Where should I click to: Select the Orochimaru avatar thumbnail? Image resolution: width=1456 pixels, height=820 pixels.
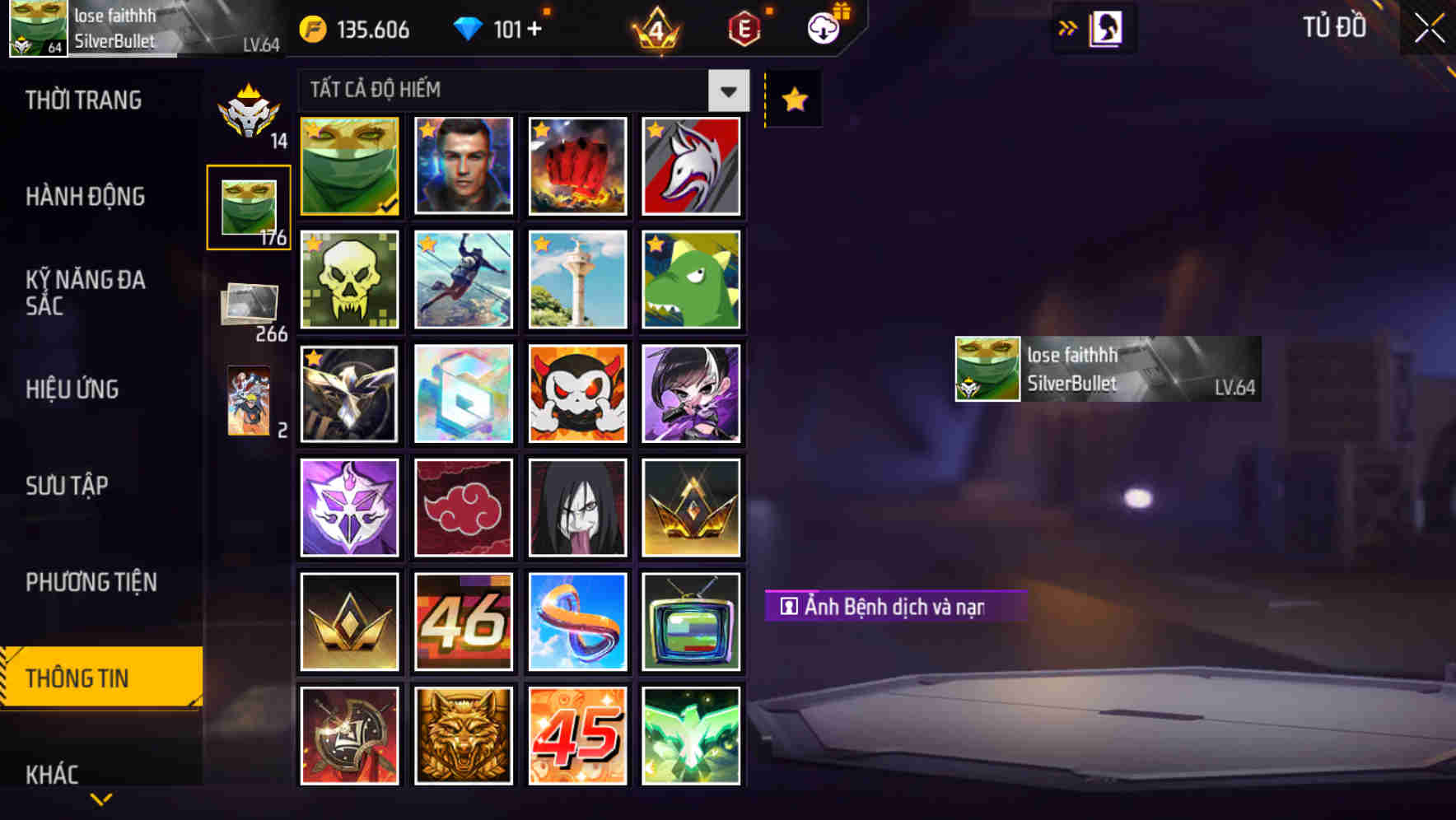click(x=577, y=507)
